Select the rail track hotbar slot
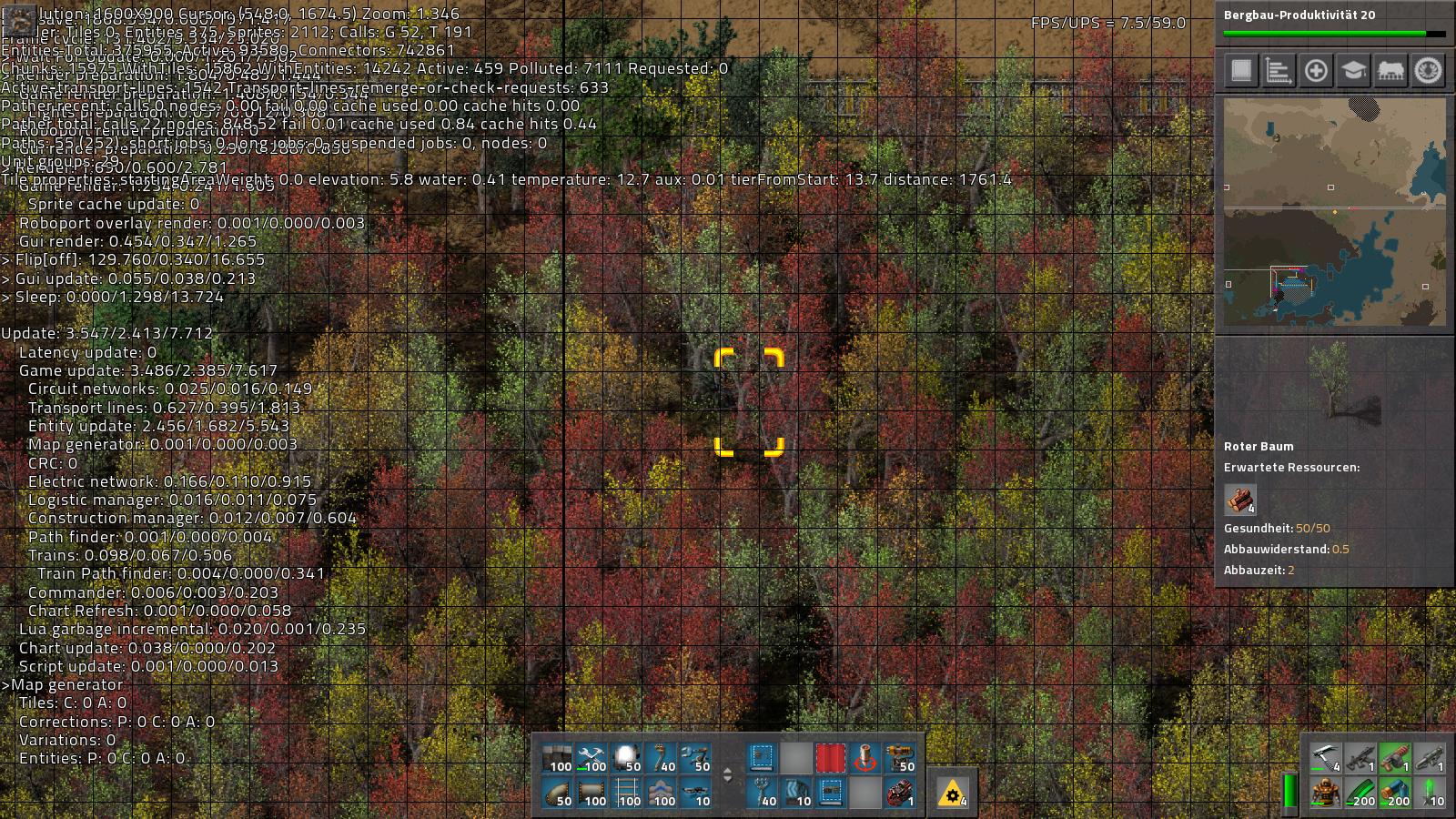This screenshot has width=1456, height=819. (626, 793)
